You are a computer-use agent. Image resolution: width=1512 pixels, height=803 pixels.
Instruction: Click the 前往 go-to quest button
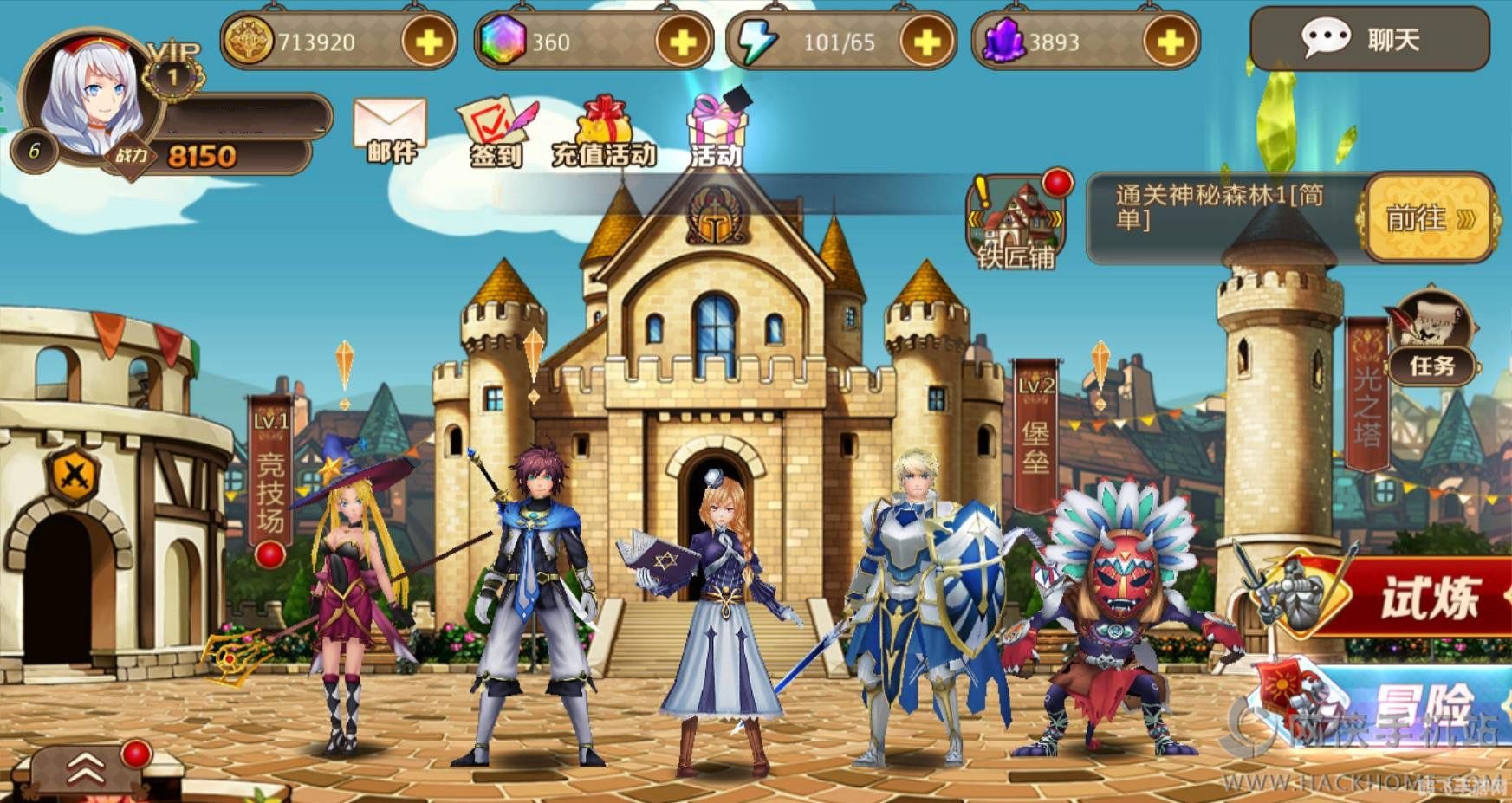[1428, 217]
